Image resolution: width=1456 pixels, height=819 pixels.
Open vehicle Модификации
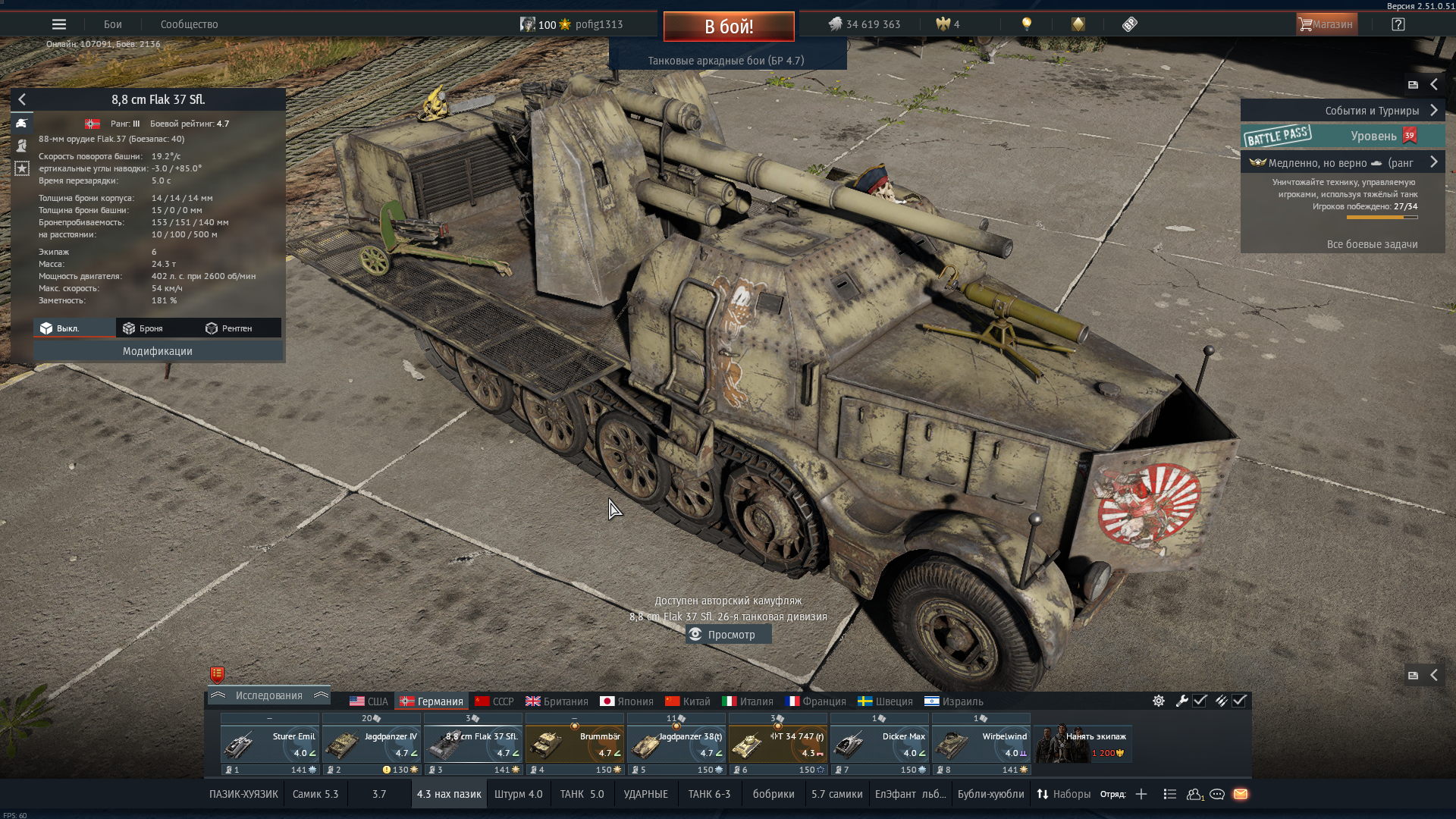pyautogui.click(x=158, y=351)
